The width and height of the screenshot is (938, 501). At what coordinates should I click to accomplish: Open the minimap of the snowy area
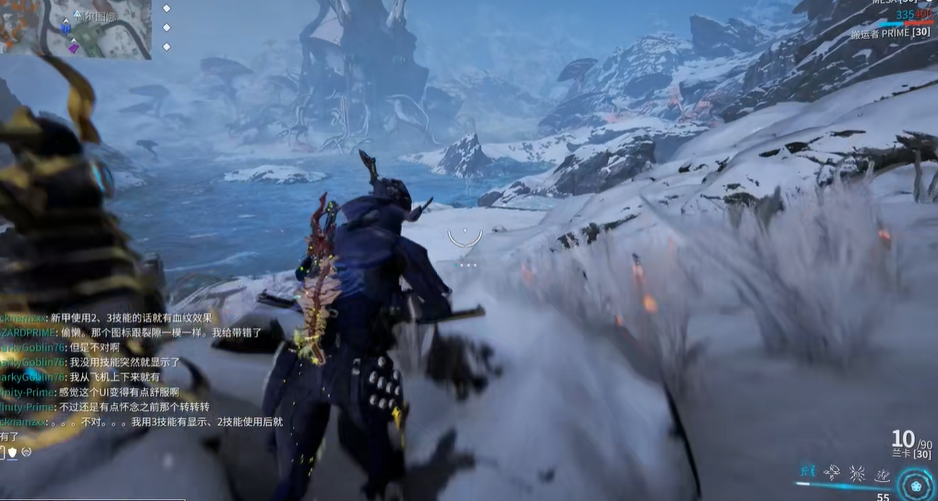pyautogui.click(x=75, y=28)
